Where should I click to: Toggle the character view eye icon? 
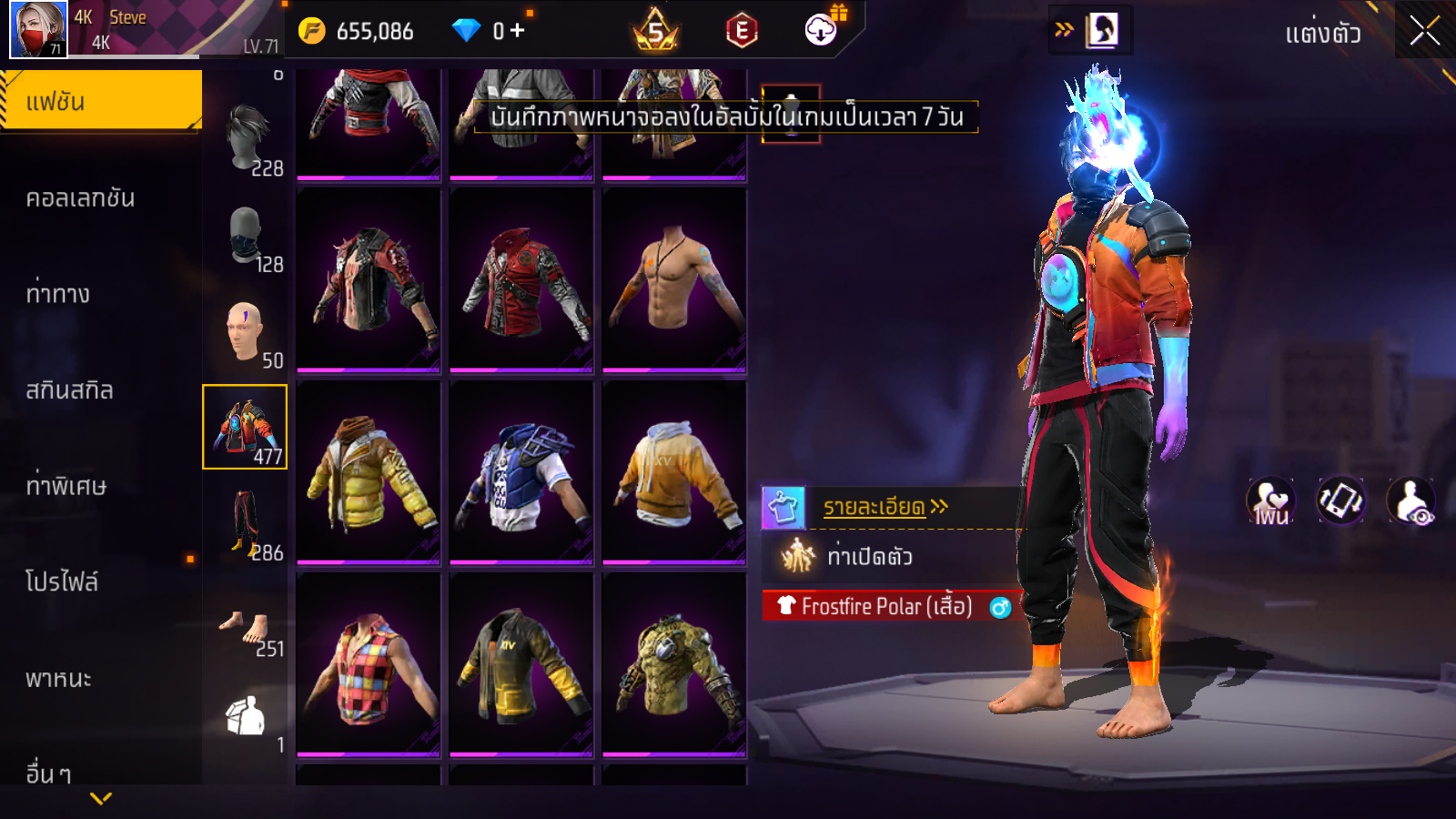1411,501
